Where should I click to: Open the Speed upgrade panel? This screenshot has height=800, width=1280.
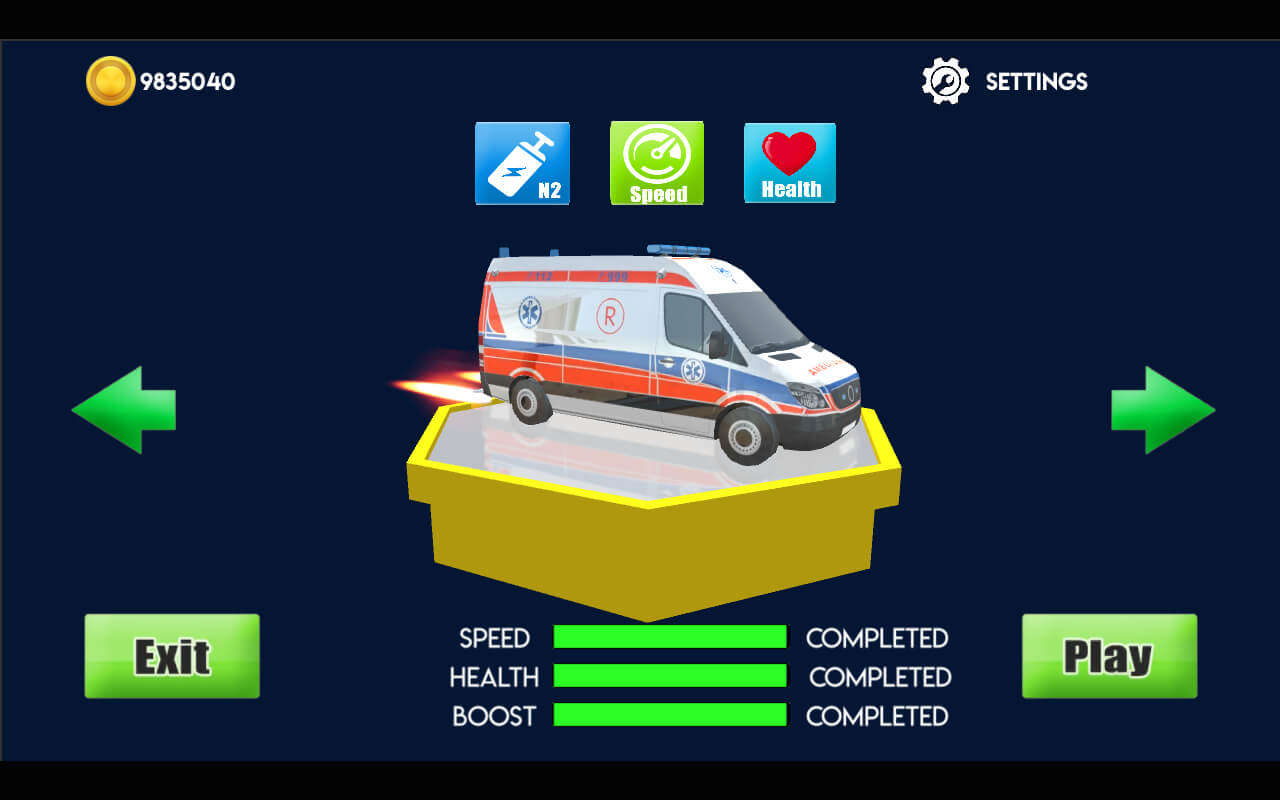click(657, 163)
